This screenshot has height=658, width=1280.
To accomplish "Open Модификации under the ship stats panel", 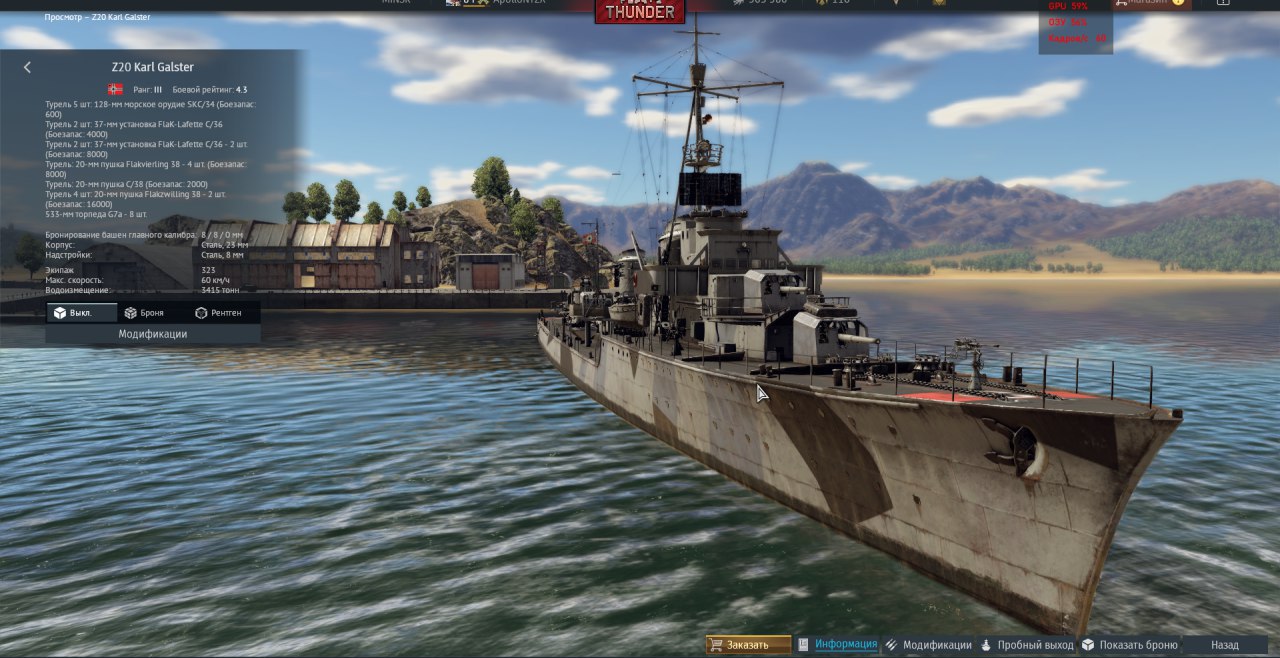I will pyautogui.click(x=152, y=334).
